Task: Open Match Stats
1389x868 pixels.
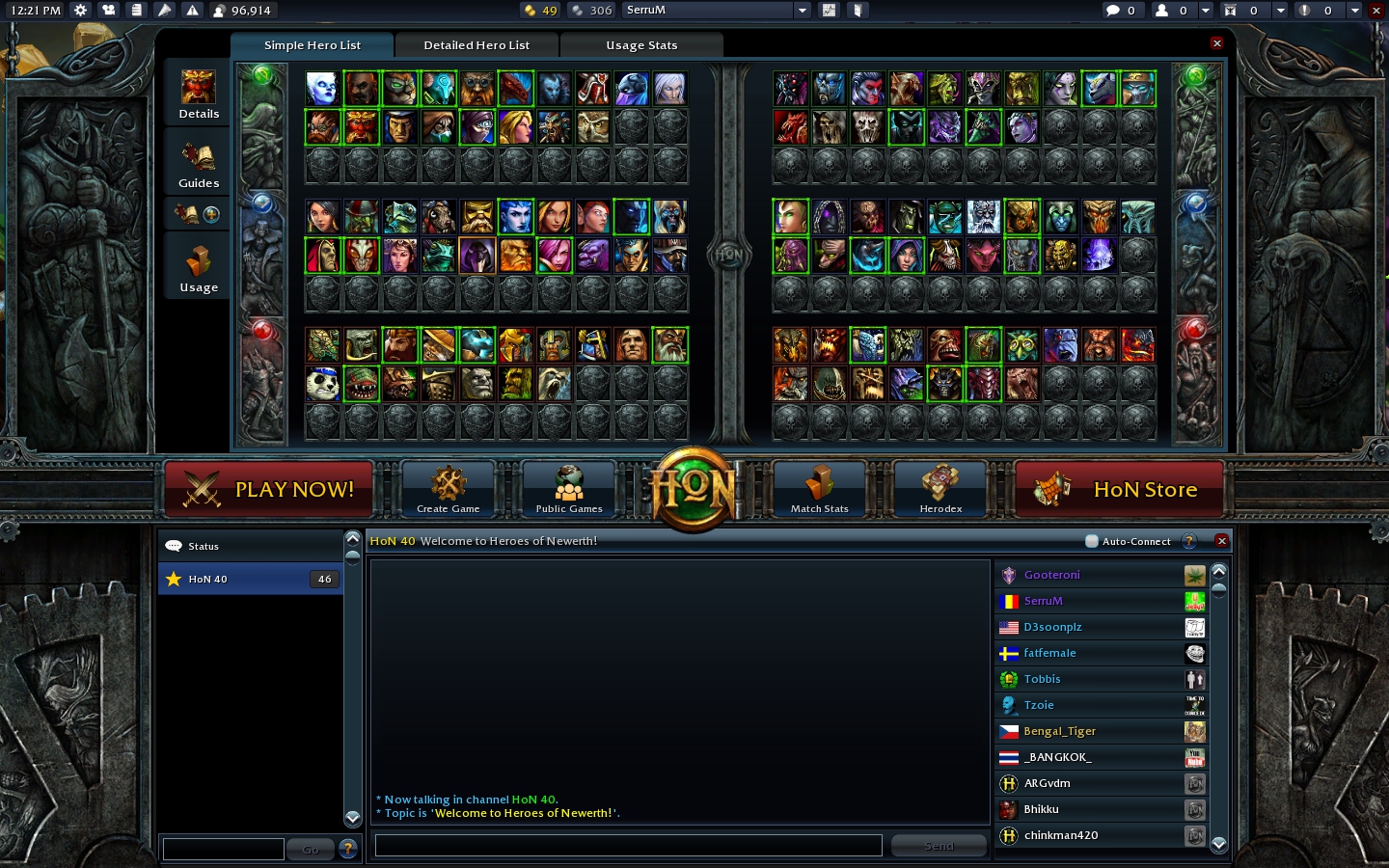Action: (818, 482)
